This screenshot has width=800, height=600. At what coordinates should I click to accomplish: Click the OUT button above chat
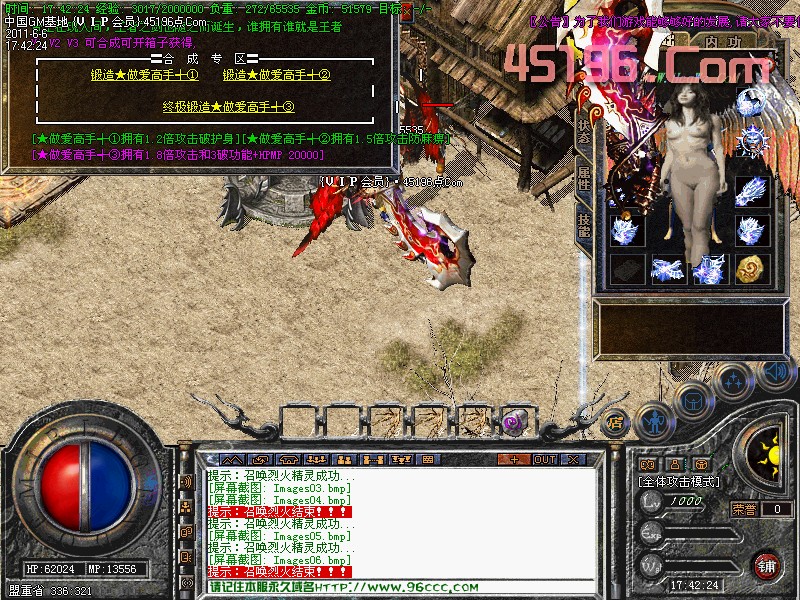pos(545,459)
